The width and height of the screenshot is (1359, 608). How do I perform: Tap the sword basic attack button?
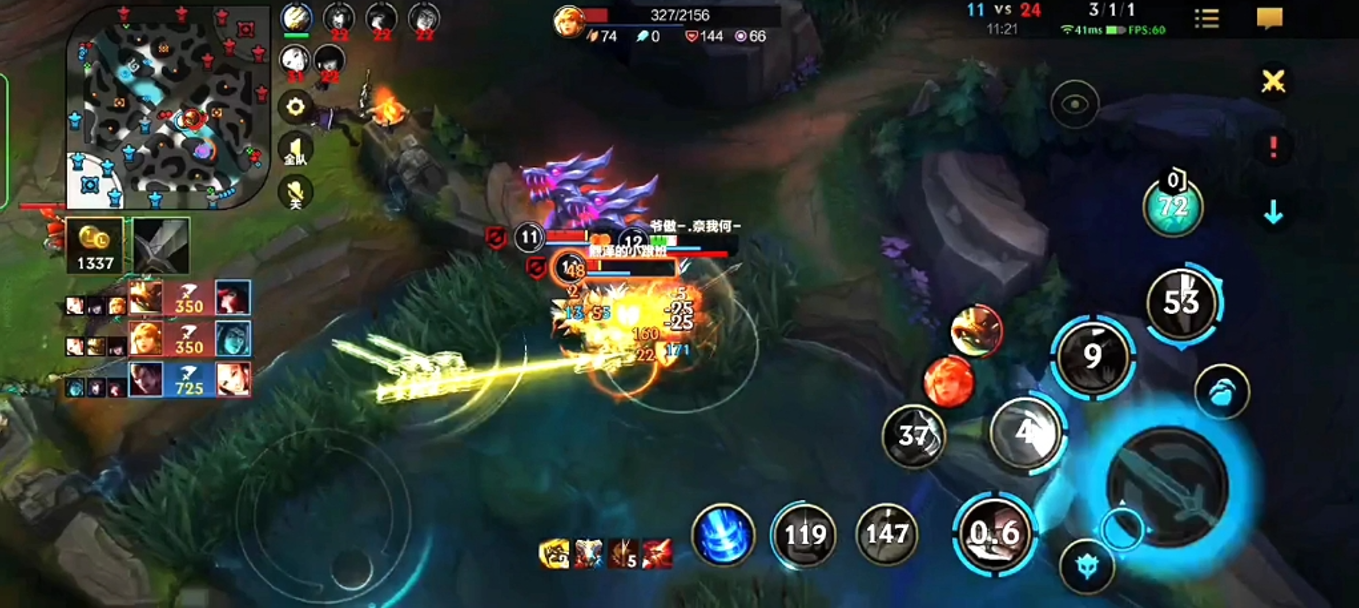(x=1166, y=485)
